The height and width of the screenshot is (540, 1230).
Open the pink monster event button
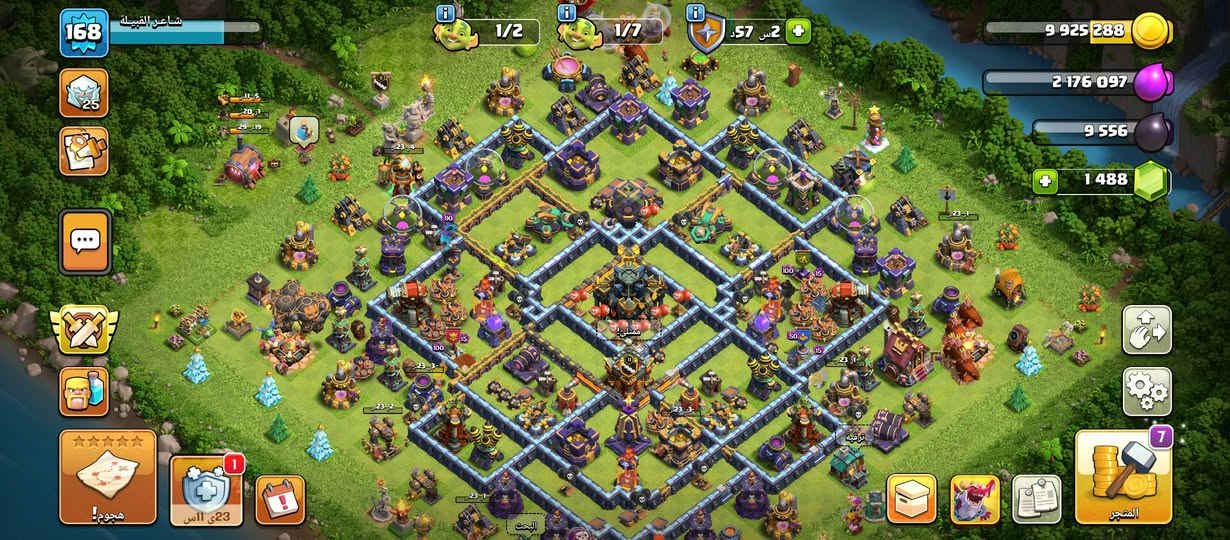tap(974, 499)
